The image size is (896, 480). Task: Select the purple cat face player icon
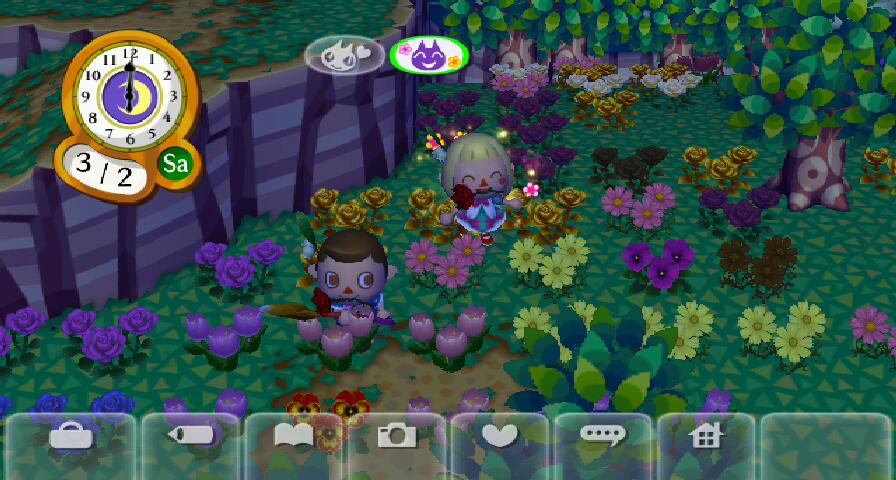pyautogui.click(x=428, y=56)
